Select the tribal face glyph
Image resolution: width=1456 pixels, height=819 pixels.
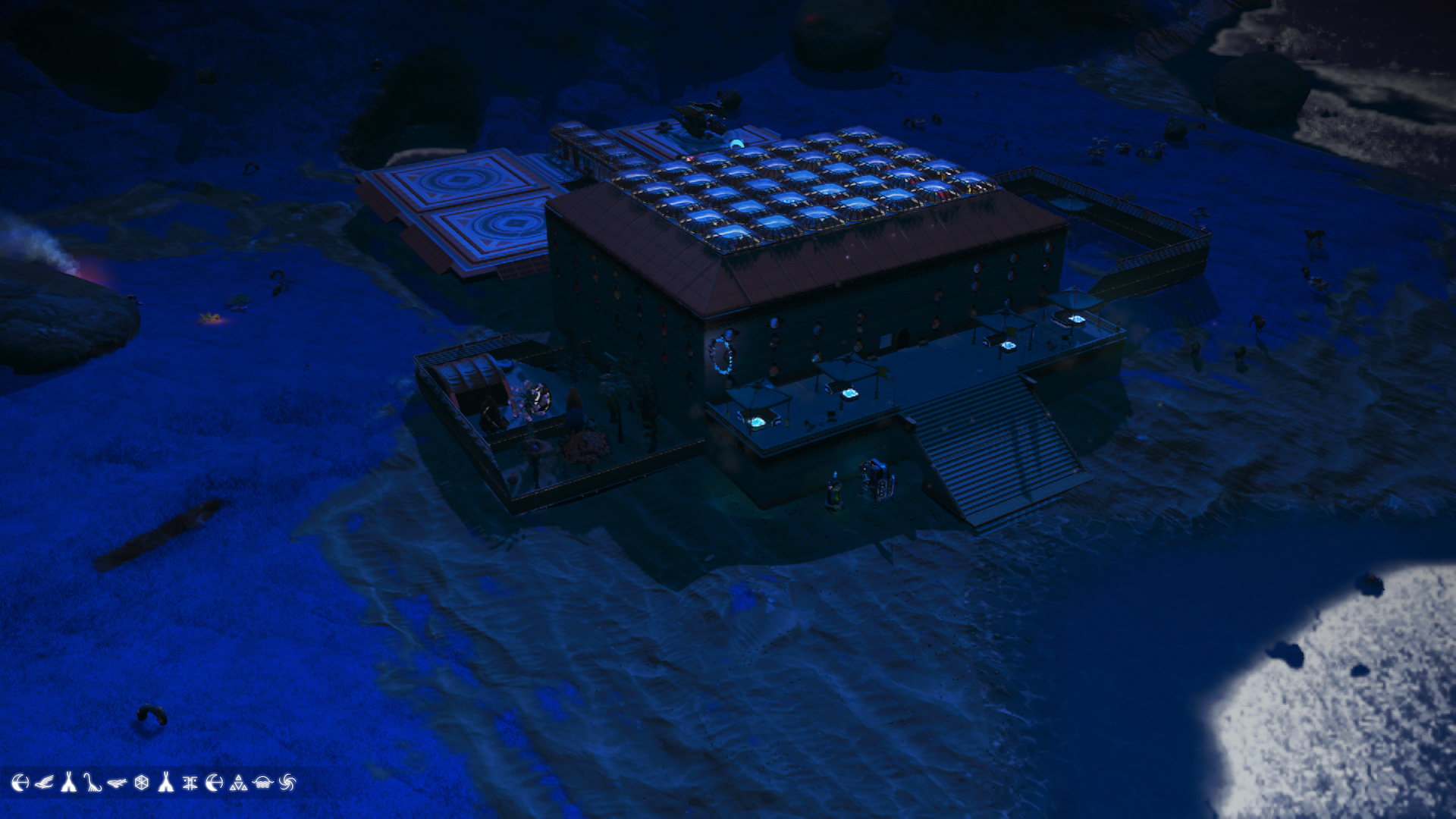point(190,783)
